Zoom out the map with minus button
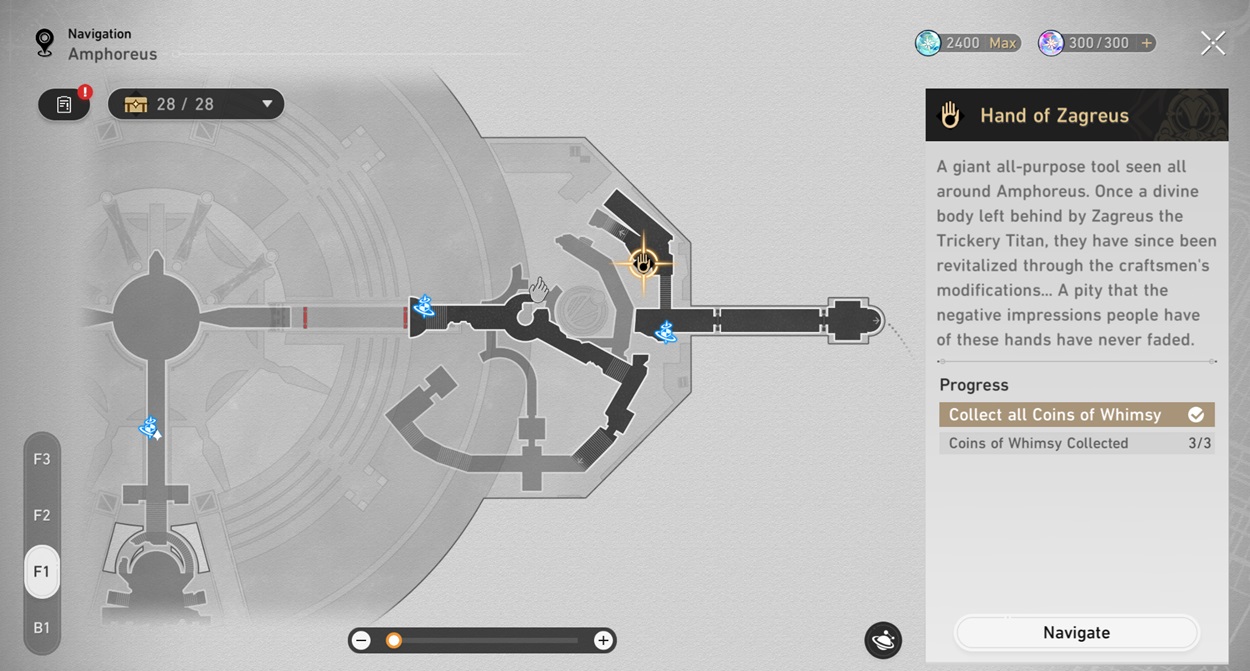This screenshot has width=1250, height=671. (362, 641)
